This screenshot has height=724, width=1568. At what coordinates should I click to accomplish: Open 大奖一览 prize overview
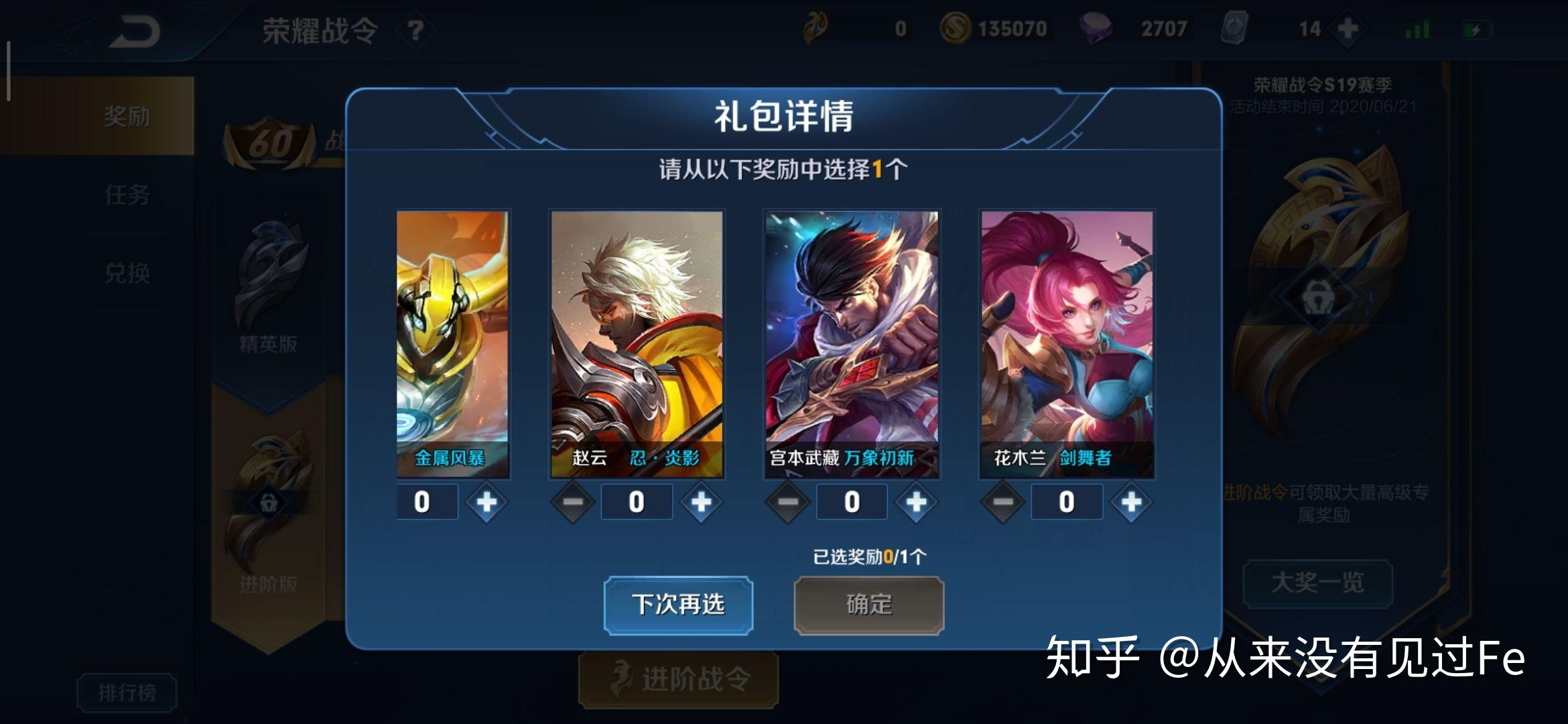1317,583
